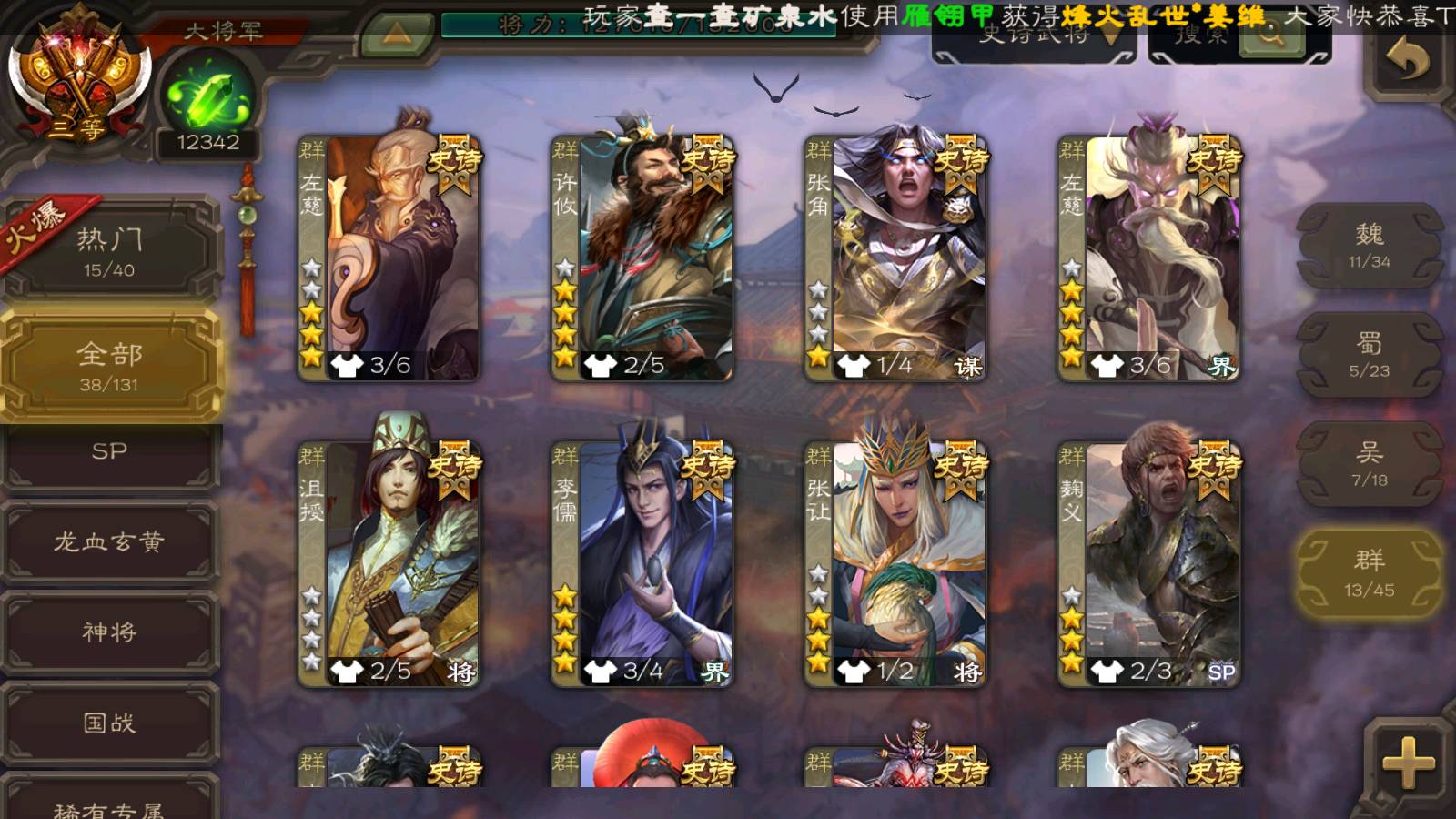Viewport: 1456px width, 819px height.
Task: Click the golden plus button
Action: pyautogui.click(x=1407, y=763)
